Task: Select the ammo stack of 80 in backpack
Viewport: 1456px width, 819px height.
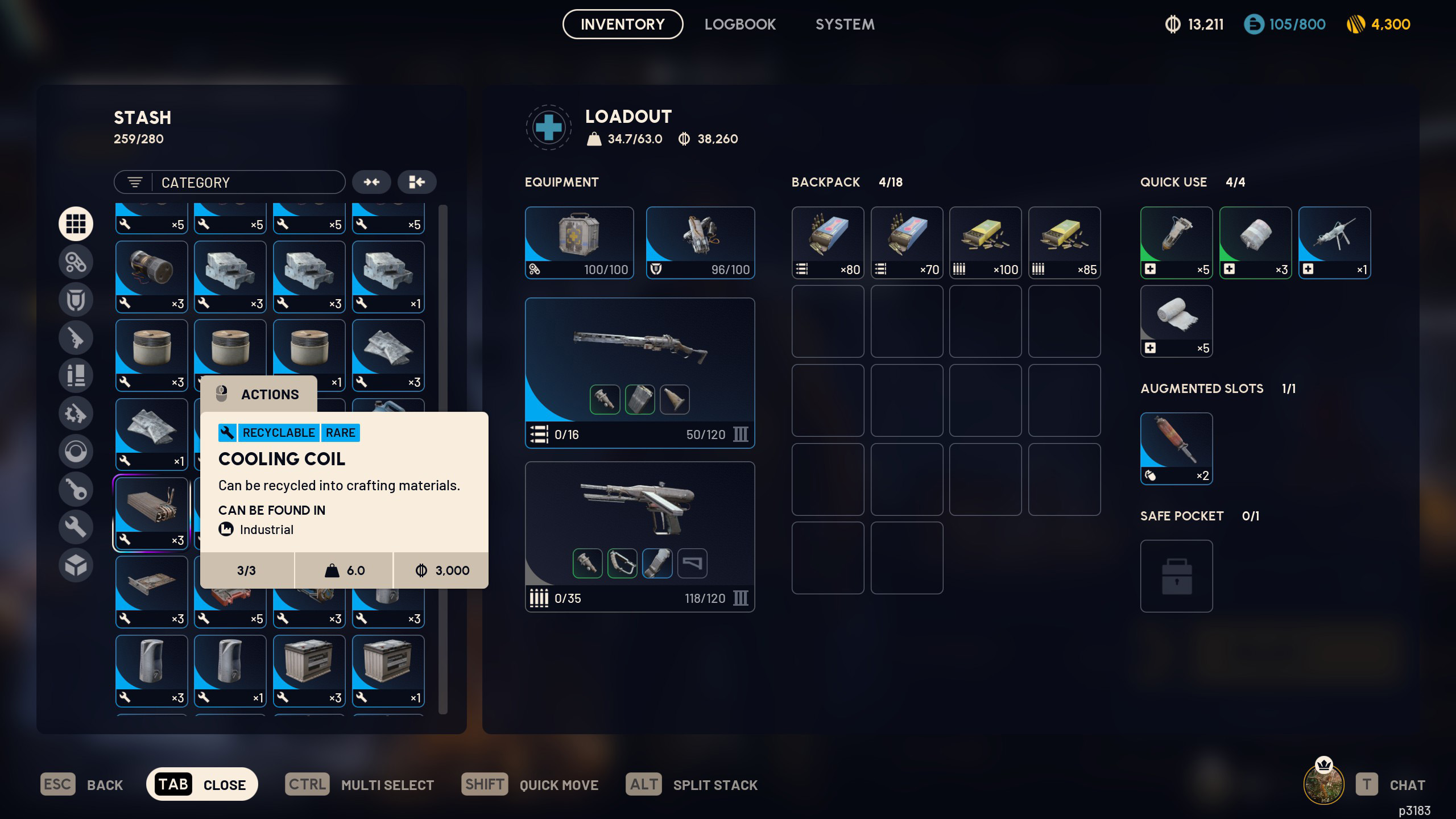Action: (x=828, y=242)
